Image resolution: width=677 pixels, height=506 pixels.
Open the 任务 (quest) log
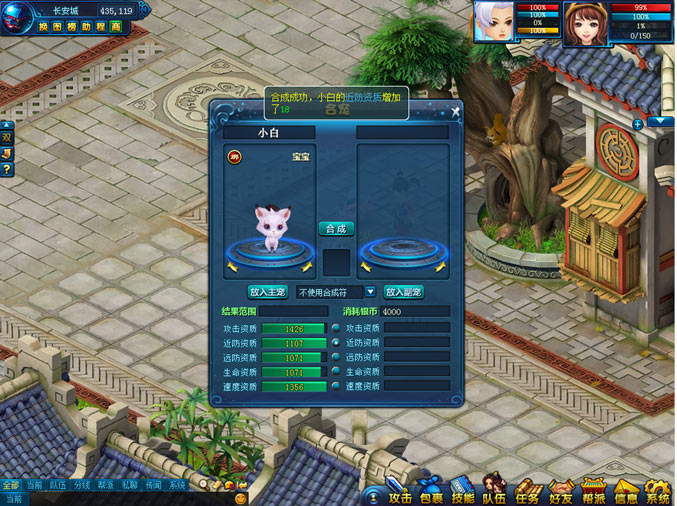pos(527,495)
